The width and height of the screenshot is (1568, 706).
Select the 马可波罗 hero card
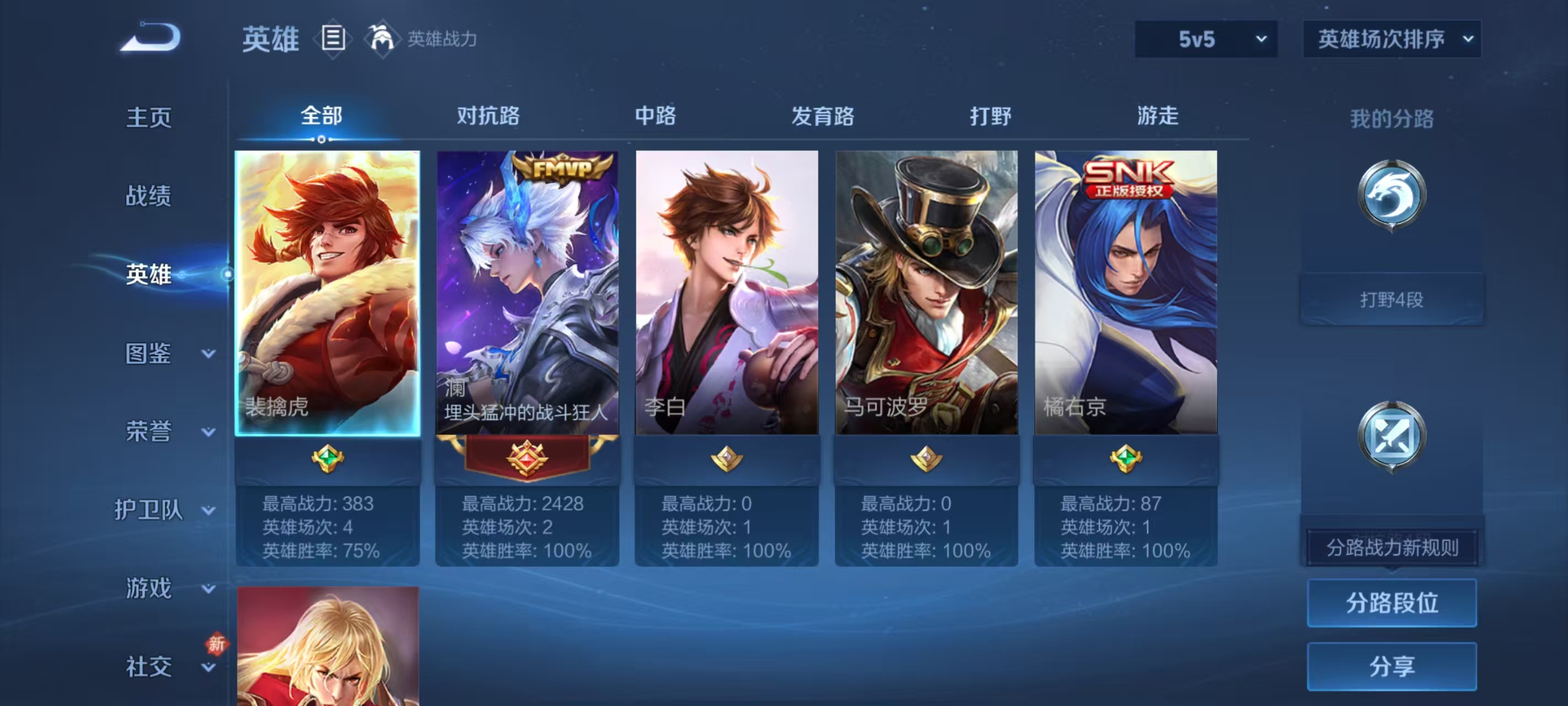(x=927, y=292)
